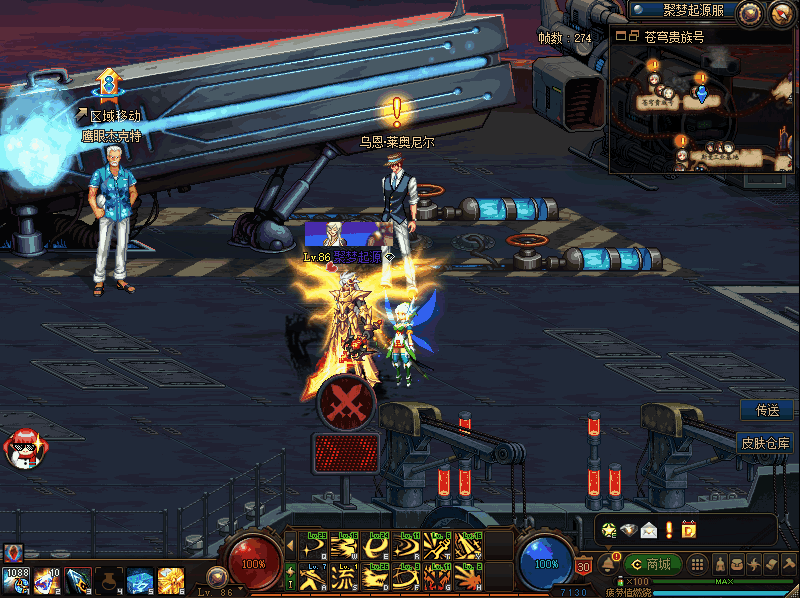Click the red exclamation alert icon

(x=668, y=530)
